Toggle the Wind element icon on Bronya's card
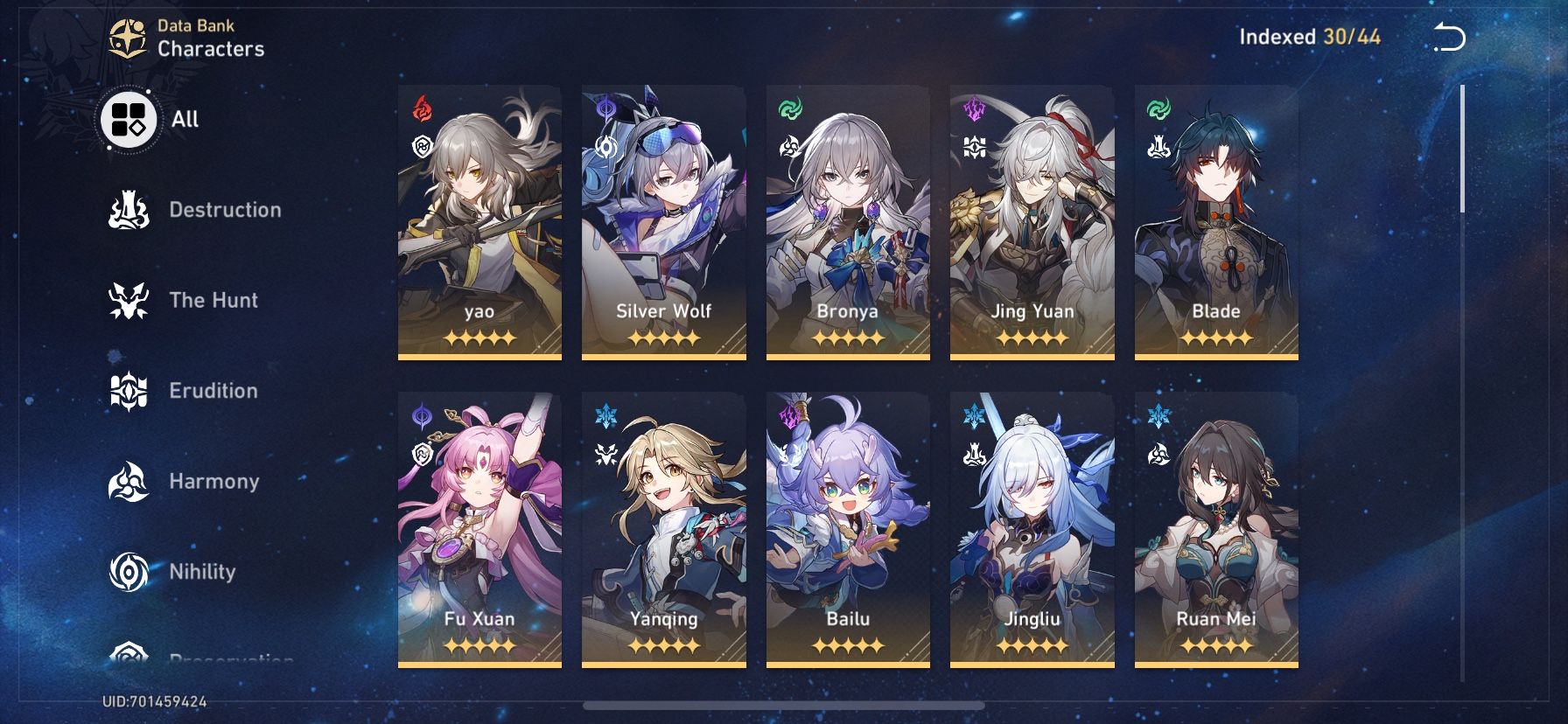The image size is (1568, 724). pyautogui.click(x=791, y=110)
